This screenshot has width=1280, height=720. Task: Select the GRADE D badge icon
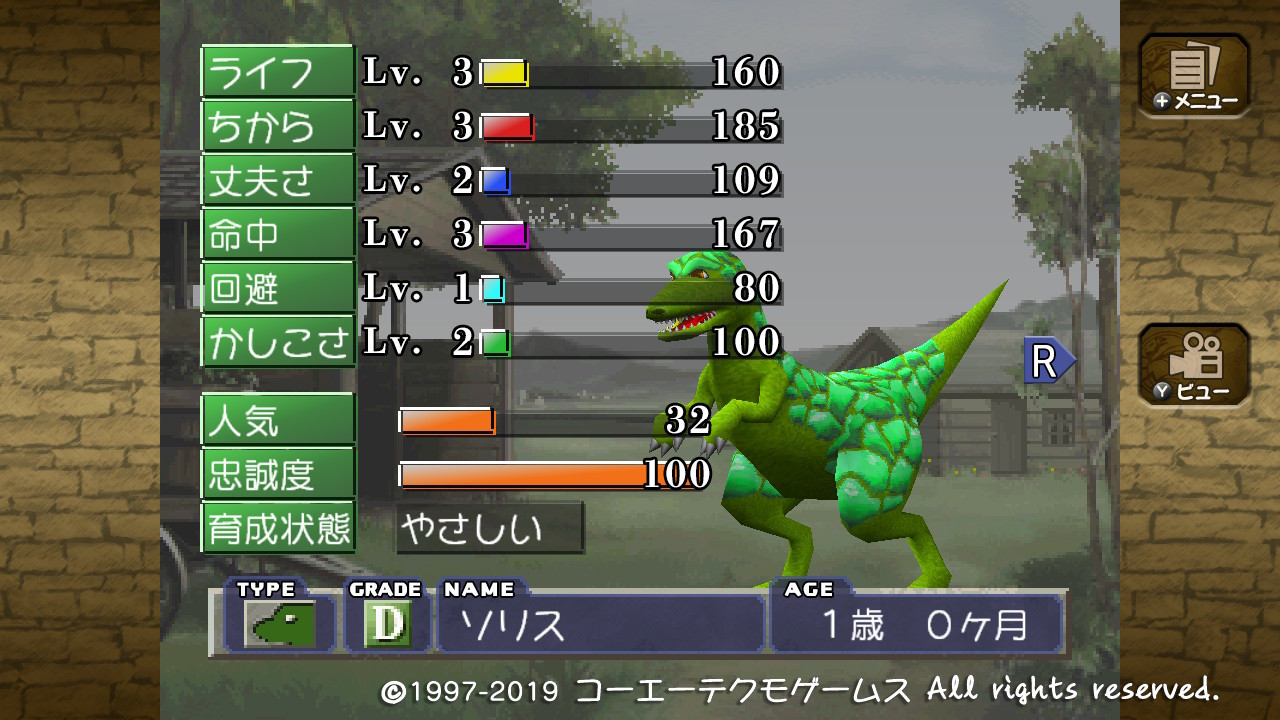389,622
